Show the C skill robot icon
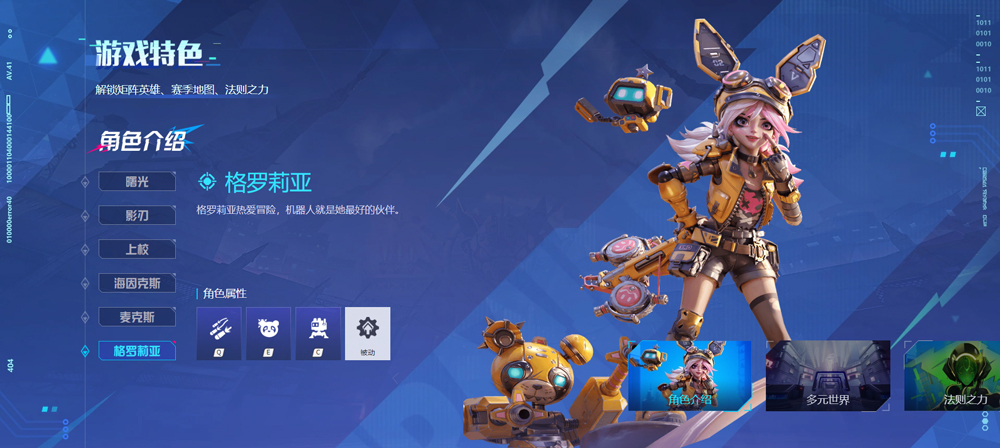This screenshot has height=448, width=1000. [x=318, y=333]
